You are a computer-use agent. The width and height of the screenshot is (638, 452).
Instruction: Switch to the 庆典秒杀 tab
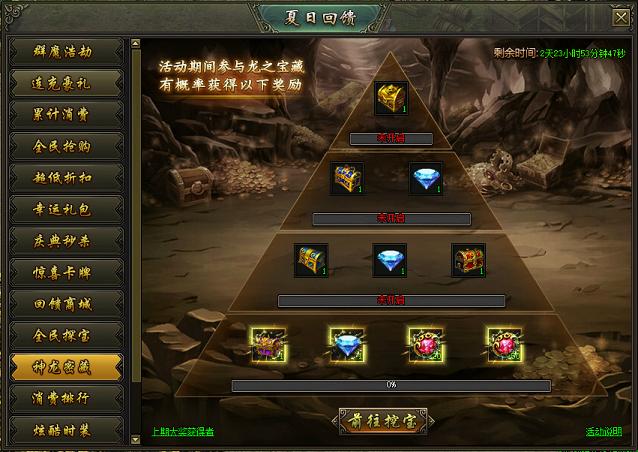coord(66,240)
